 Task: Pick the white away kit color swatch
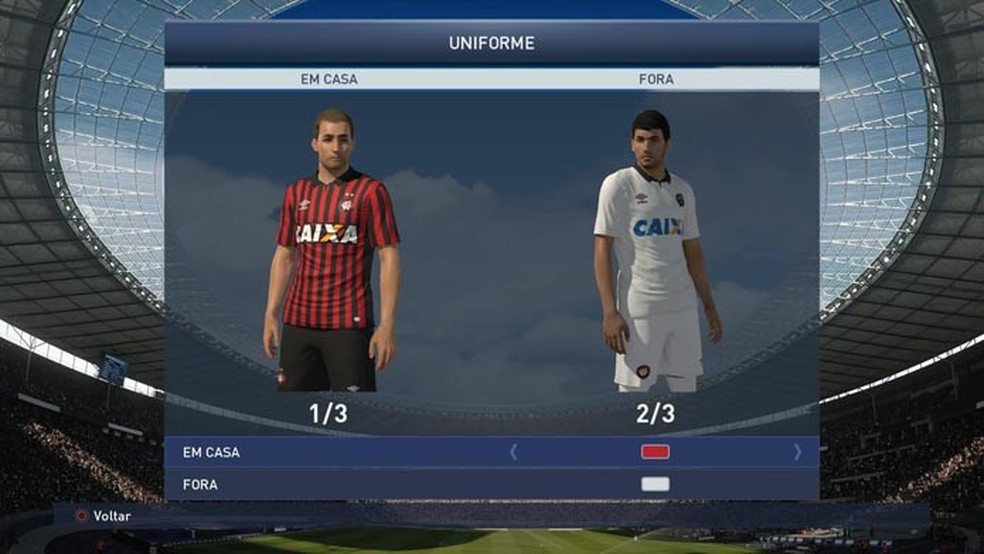(x=655, y=485)
